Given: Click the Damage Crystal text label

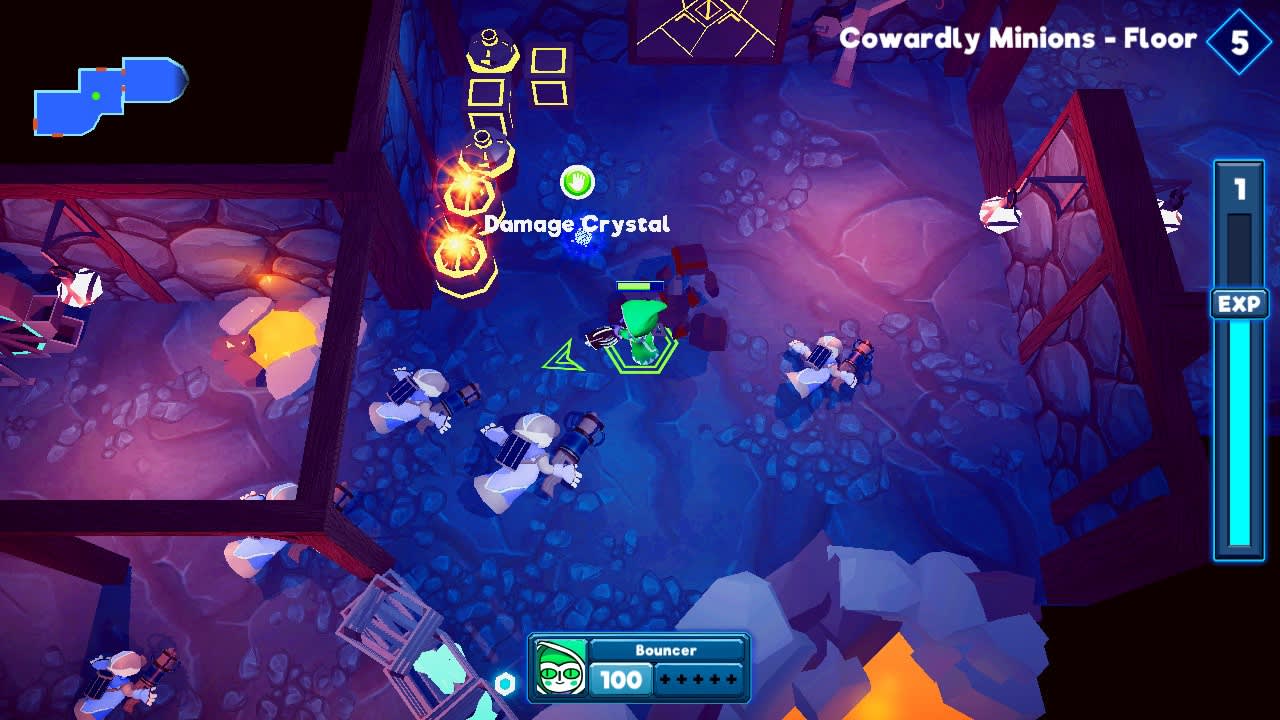Looking at the screenshot, I should (x=576, y=224).
